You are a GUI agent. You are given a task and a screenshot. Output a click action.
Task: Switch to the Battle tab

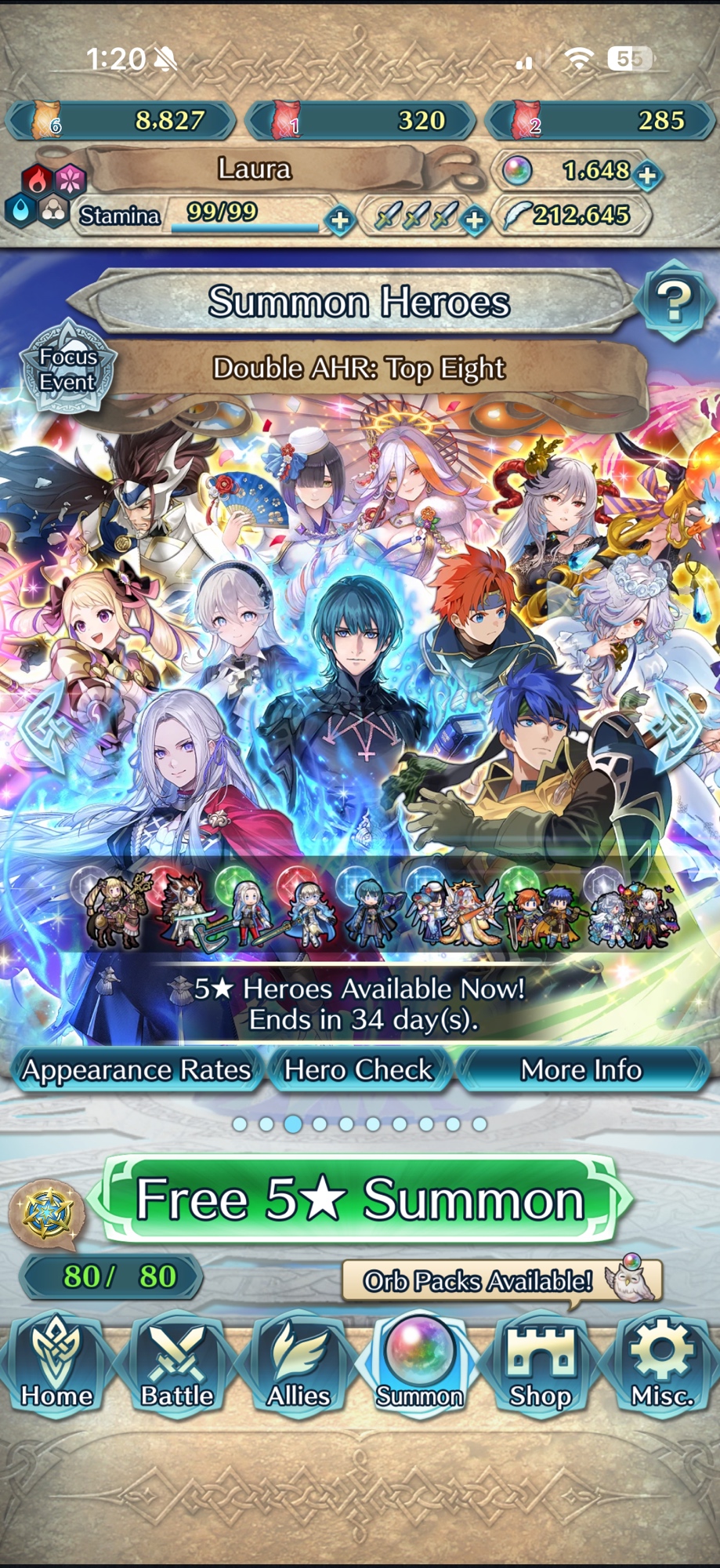tap(177, 1366)
